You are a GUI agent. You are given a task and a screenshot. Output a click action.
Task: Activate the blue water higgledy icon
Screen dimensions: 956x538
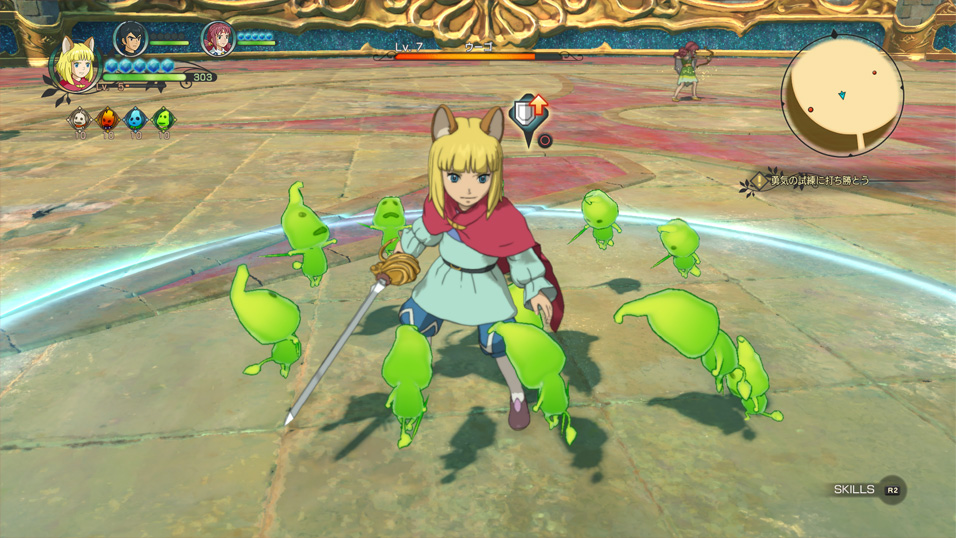pyautogui.click(x=135, y=119)
